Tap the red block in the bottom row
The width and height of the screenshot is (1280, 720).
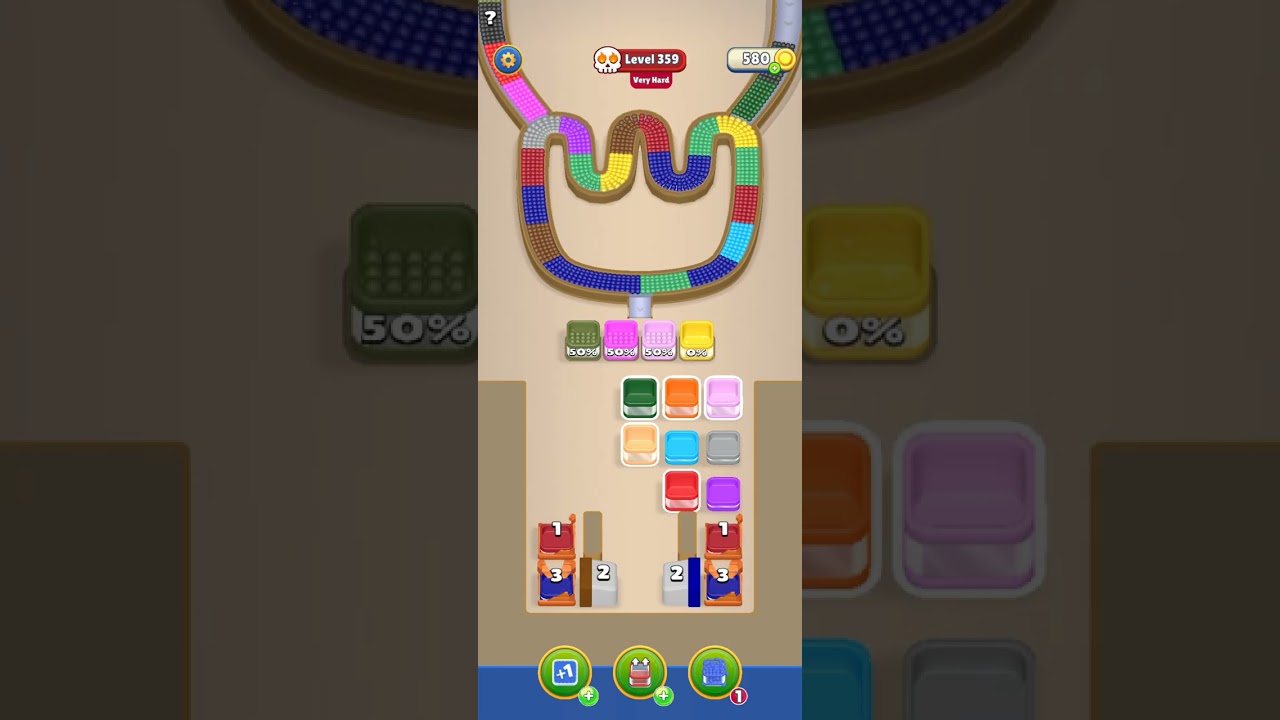[x=682, y=493]
